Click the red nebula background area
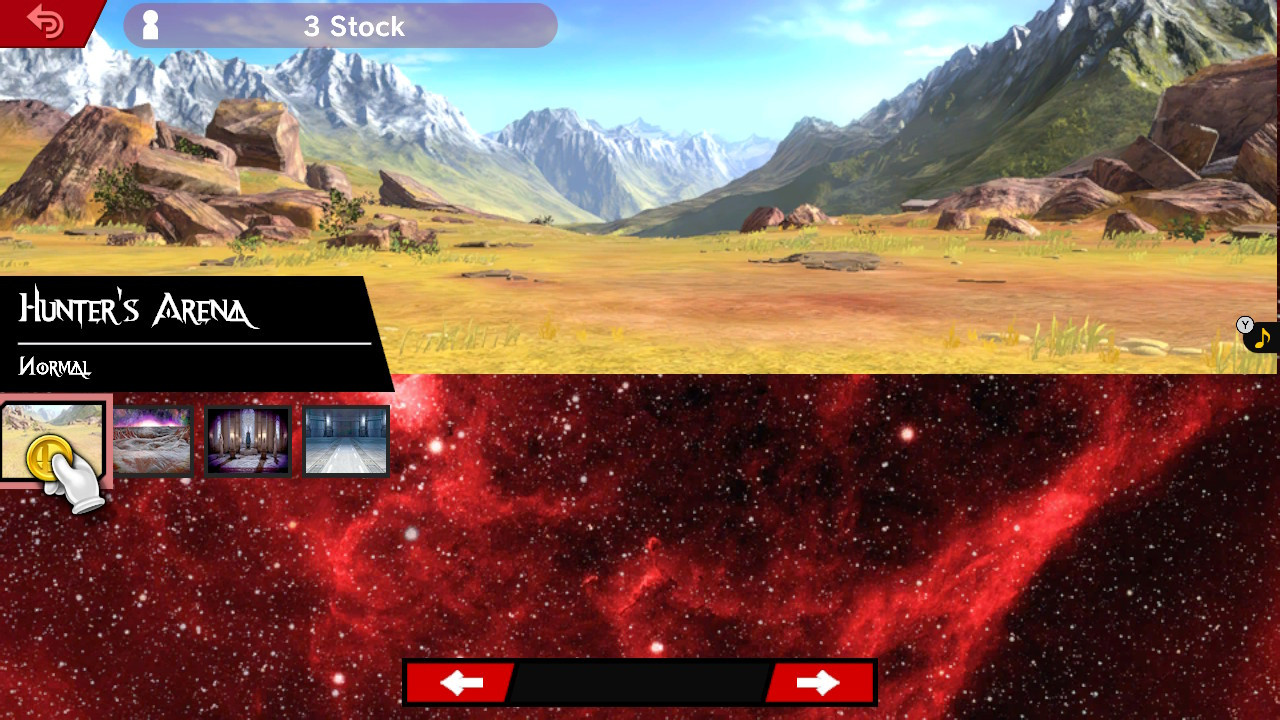The height and width of the screenshot is (720, 1280). (x=800, y=560)
